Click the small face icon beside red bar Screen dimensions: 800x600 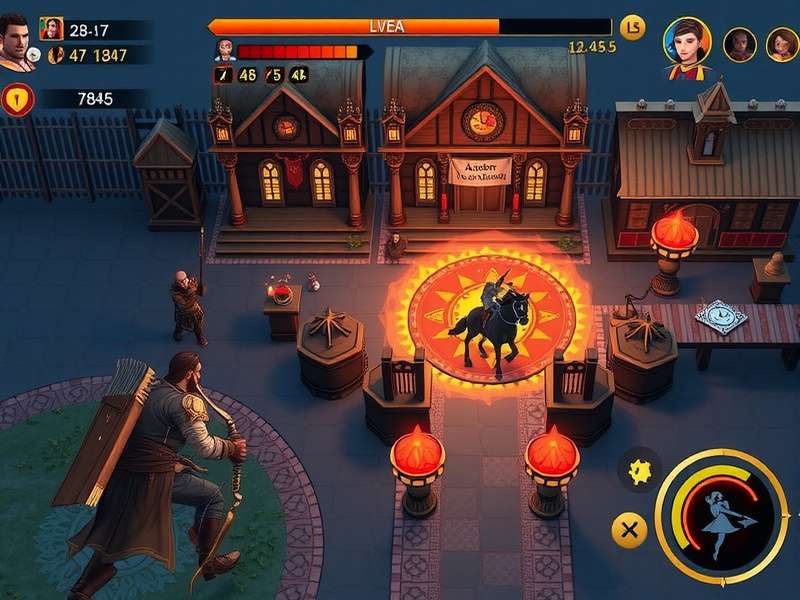[224, 50]
